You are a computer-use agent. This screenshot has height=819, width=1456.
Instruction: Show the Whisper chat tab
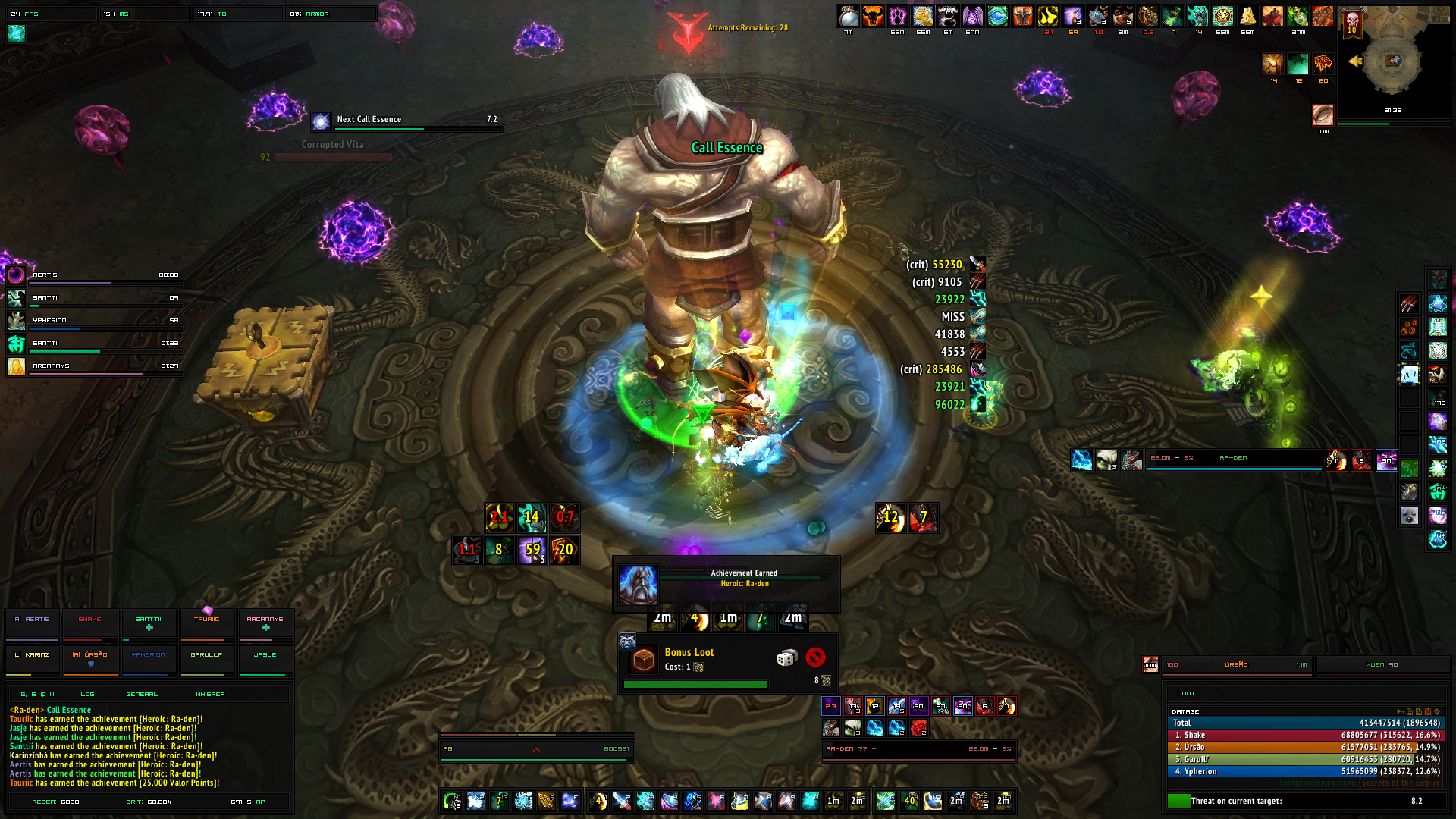pyautogui.click(x=210, y=694)
